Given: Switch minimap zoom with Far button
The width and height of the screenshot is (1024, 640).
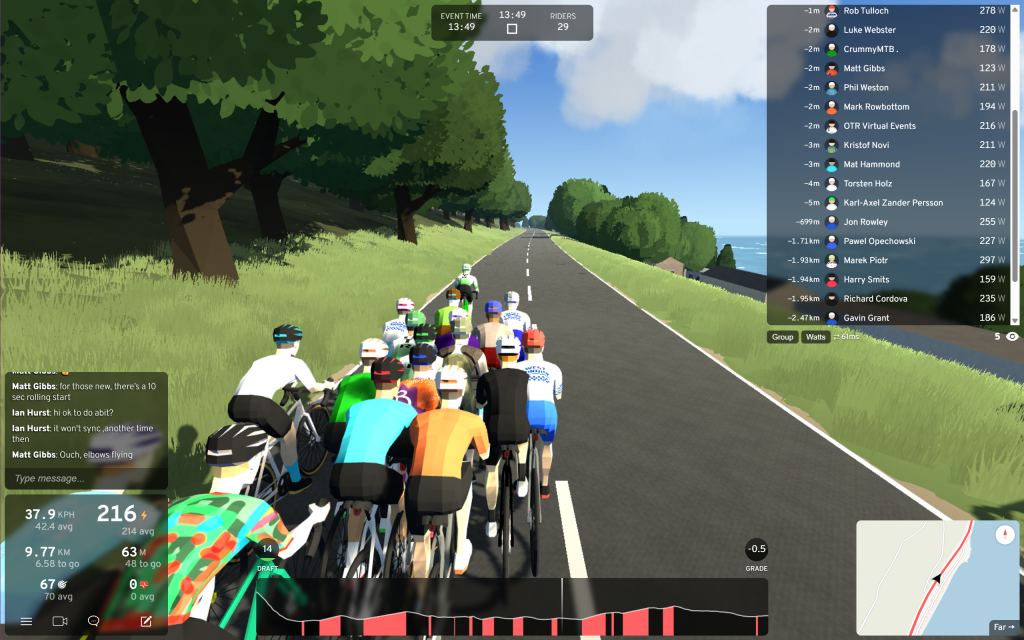Looking at the screenshot, I should [x=1003, y=627].
